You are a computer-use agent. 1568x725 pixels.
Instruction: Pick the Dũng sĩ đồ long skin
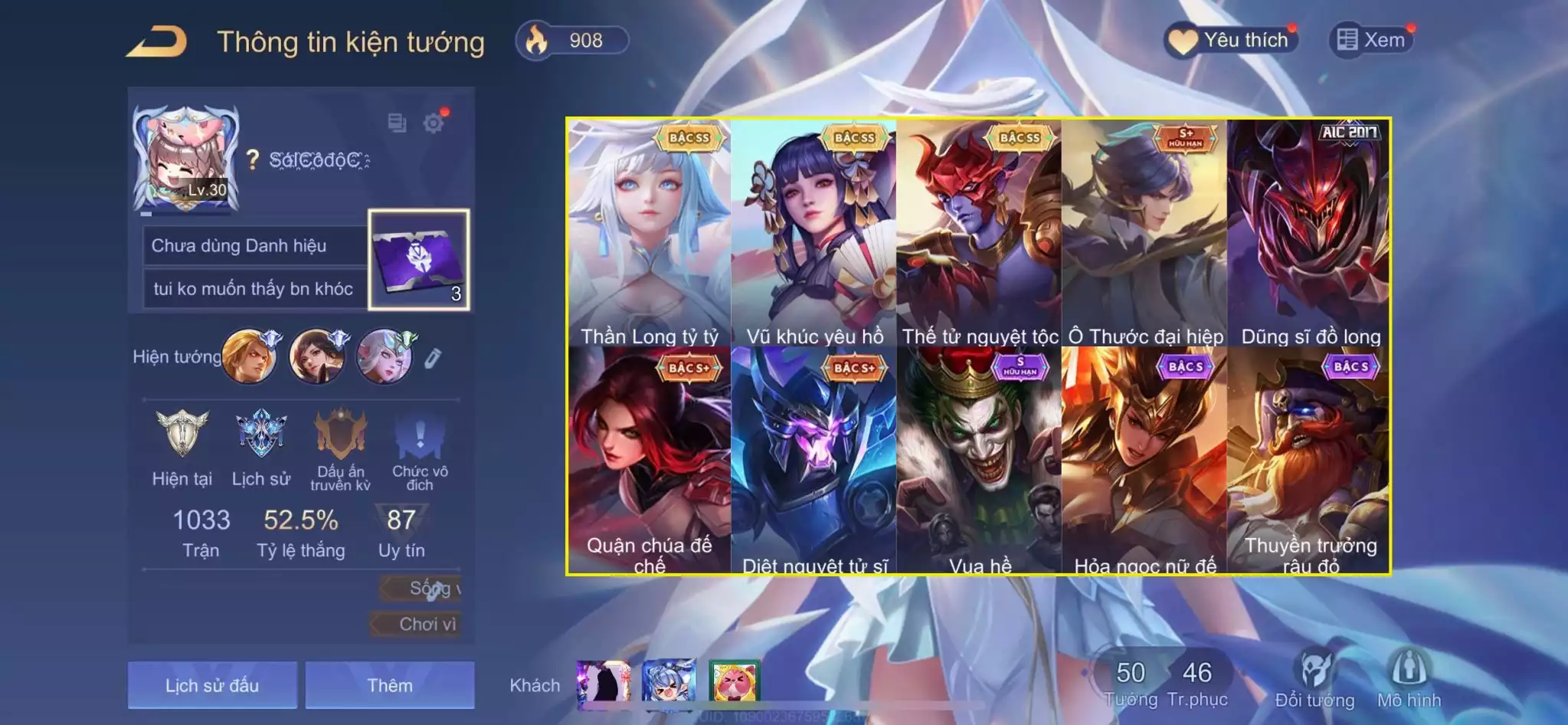click(x=1310, y=233)
